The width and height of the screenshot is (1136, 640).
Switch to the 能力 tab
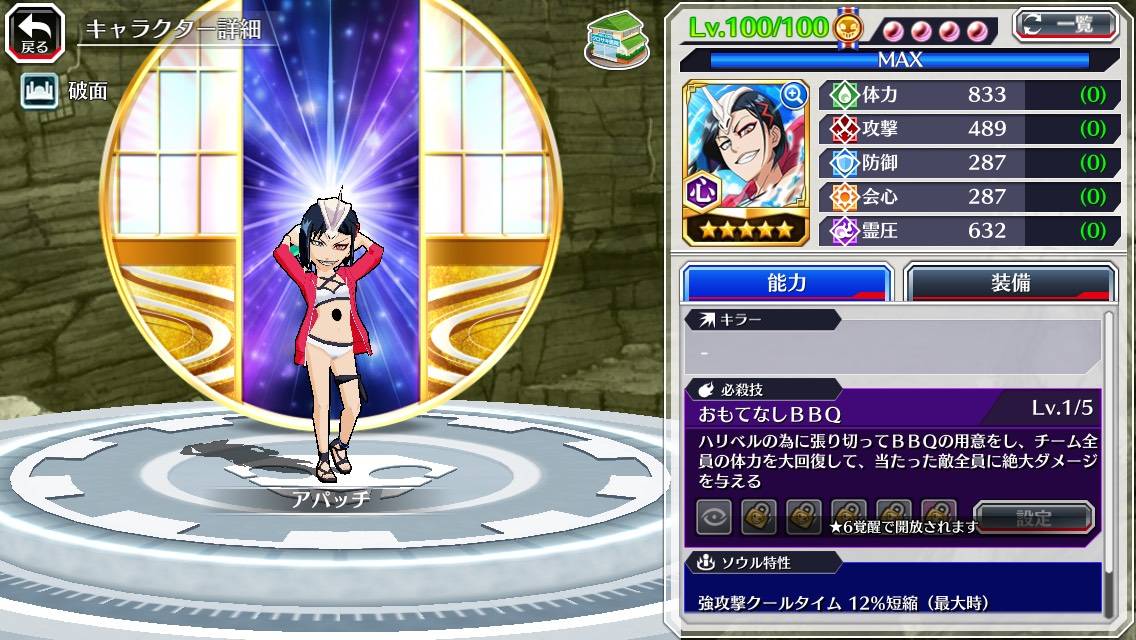[x=786, y=283]
